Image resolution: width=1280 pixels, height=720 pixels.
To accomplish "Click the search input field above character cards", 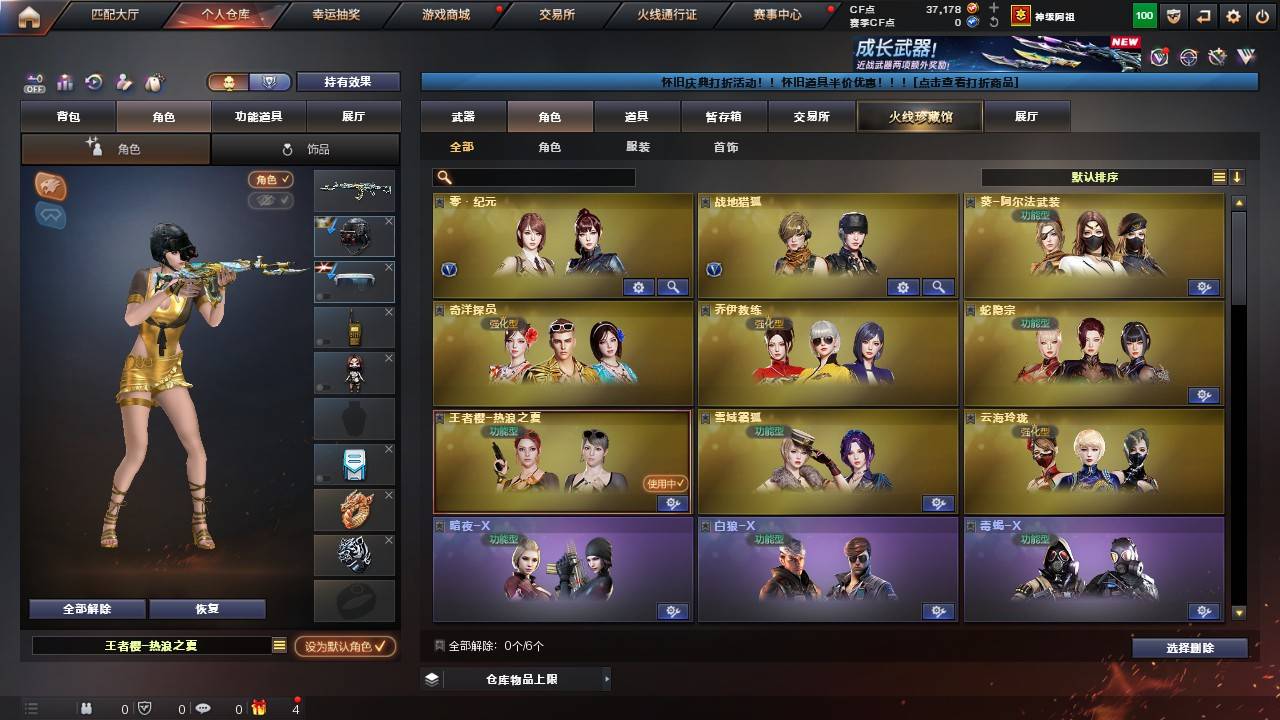I will pos(535,176).
